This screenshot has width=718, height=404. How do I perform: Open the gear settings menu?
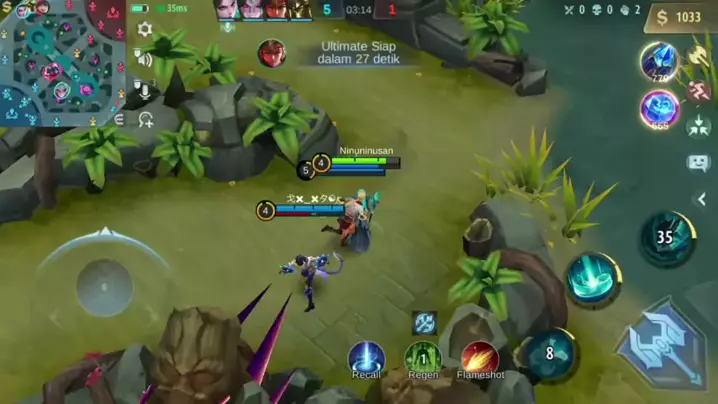[145, 30]
